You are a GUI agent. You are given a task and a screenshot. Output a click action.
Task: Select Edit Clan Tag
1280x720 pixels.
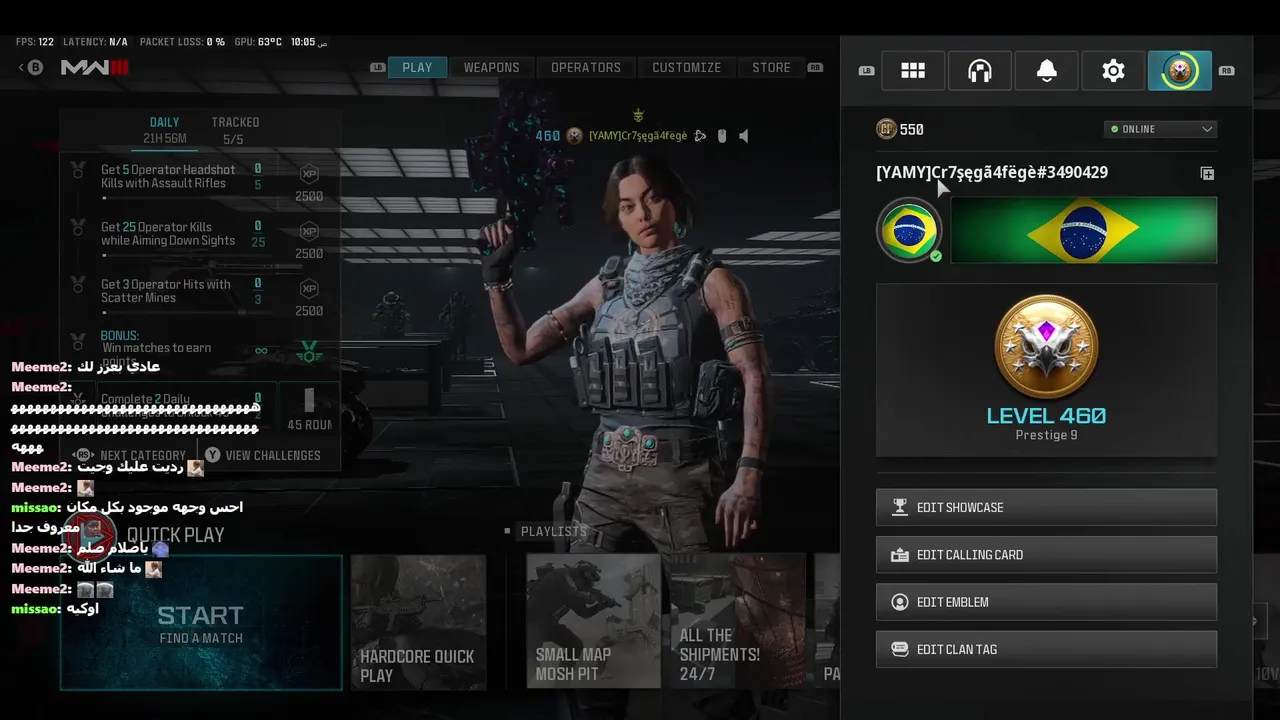pos(1046,649)
